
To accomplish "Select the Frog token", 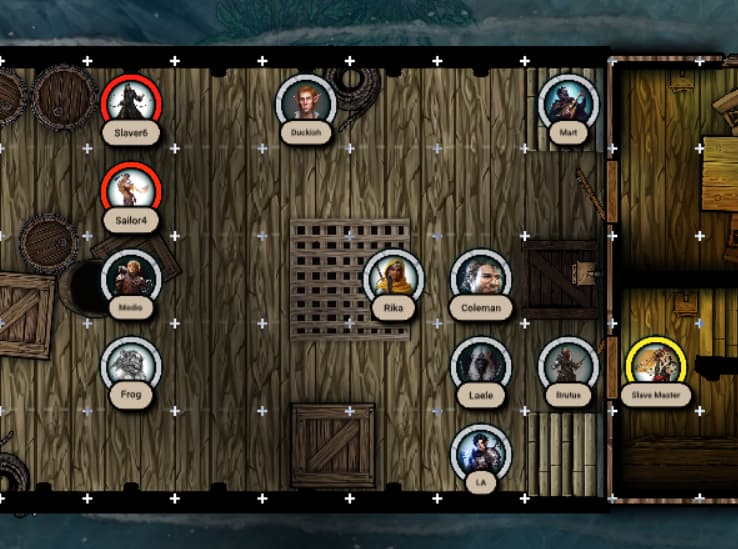I will point(130,365).
